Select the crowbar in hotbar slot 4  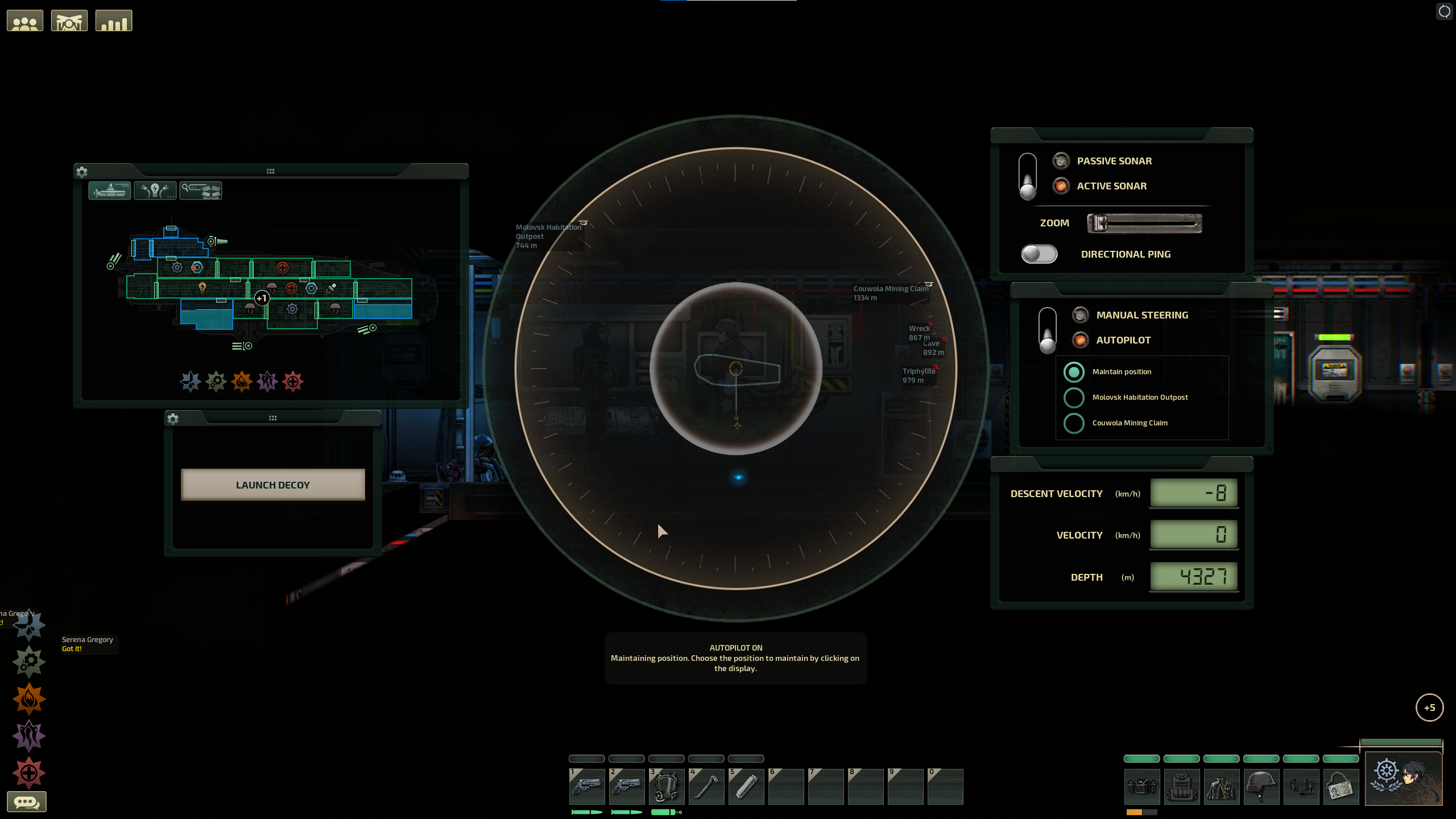point(706,787)
